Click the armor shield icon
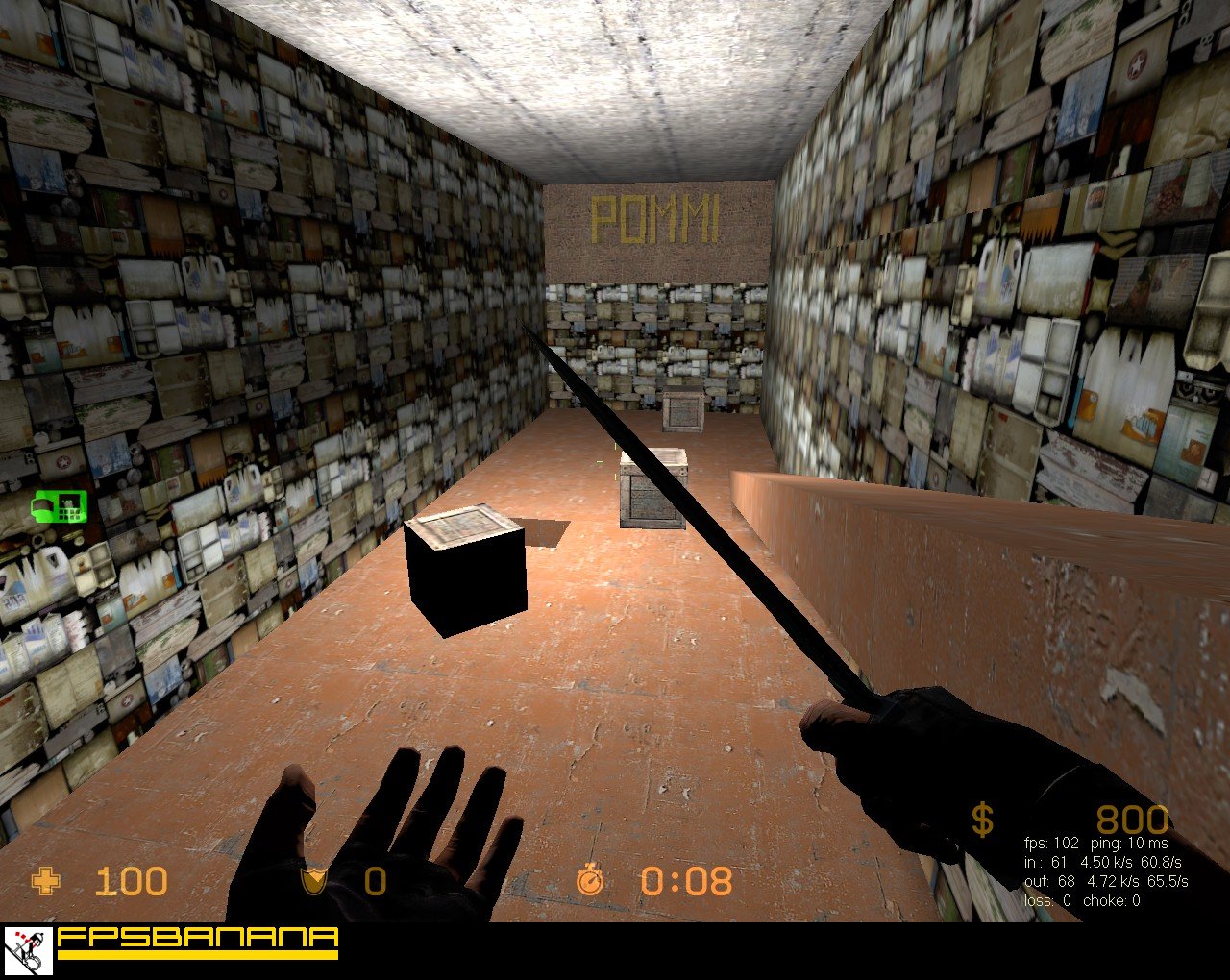The height and width of the screenshot is (980, 1230). pos(314,880)
